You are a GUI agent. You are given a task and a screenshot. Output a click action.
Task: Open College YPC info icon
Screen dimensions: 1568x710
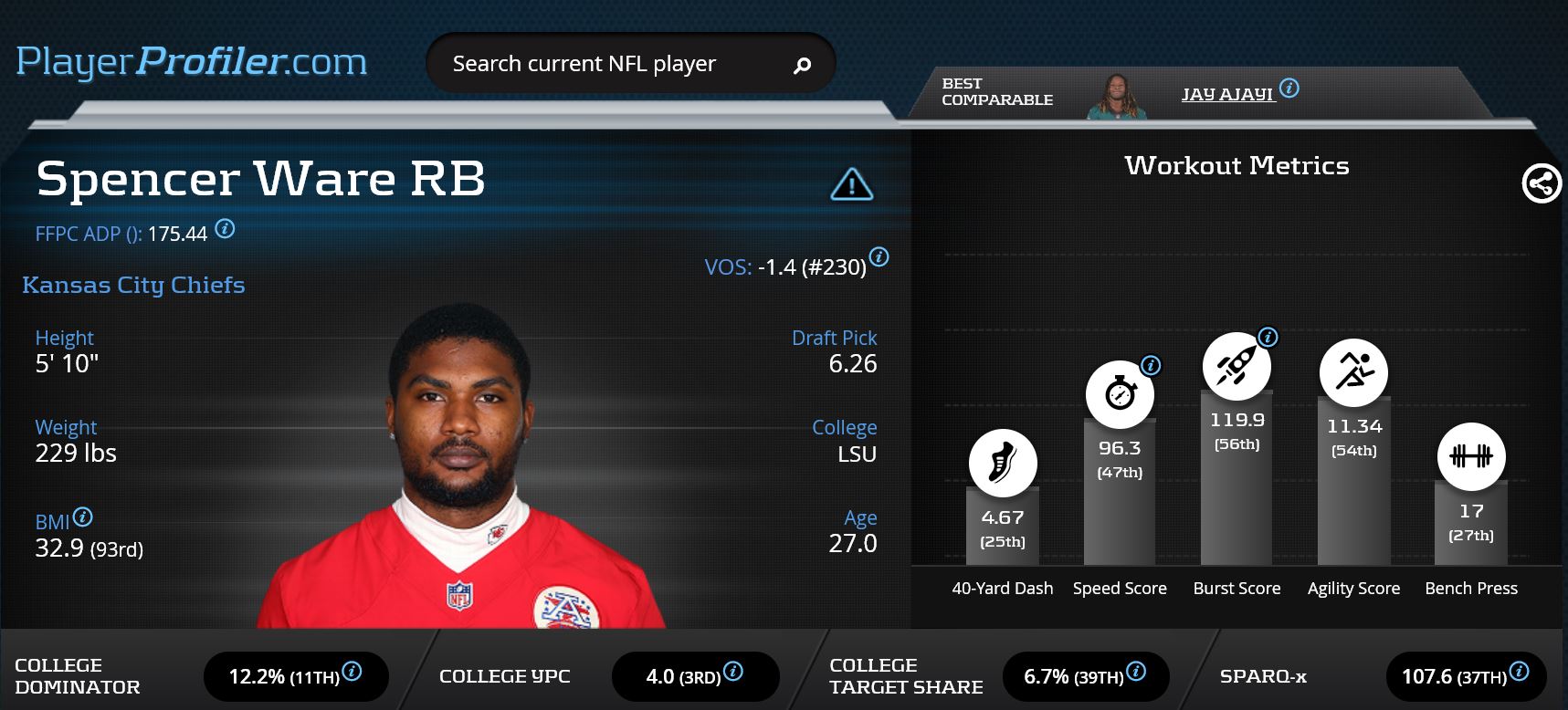pyautogui.click(x=732, y=672)
